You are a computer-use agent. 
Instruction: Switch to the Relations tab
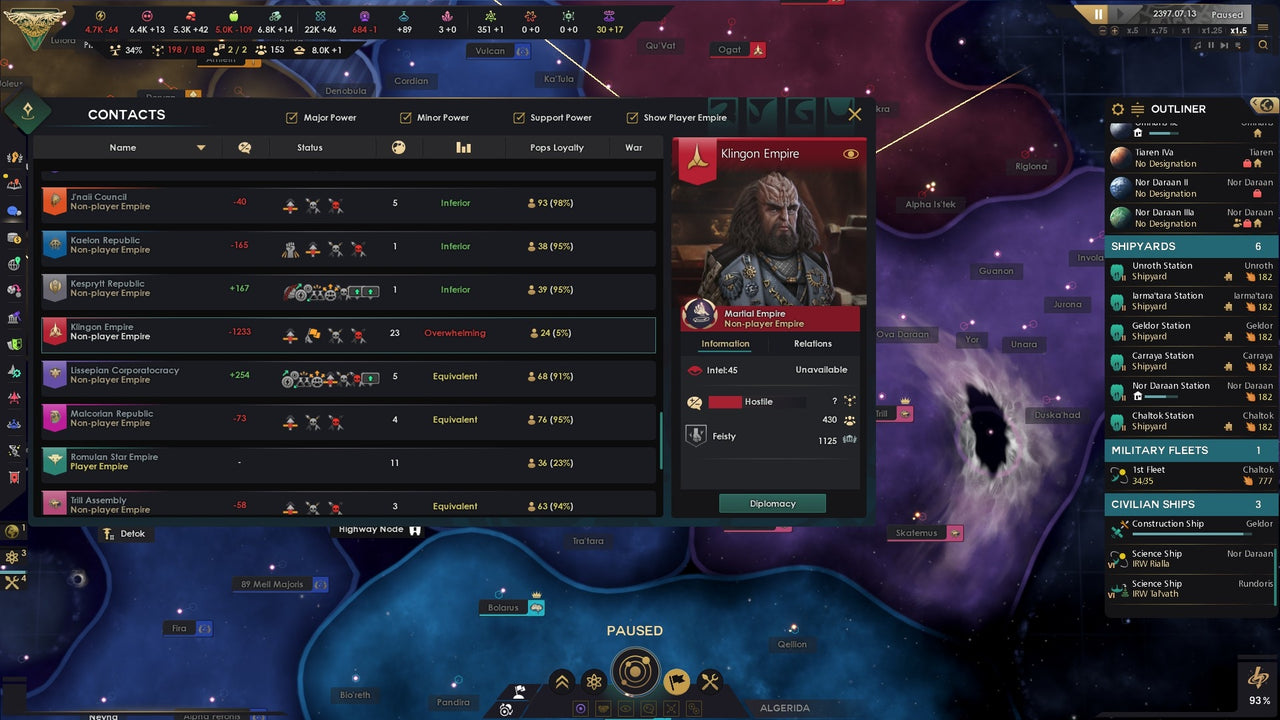coord(812,343)
